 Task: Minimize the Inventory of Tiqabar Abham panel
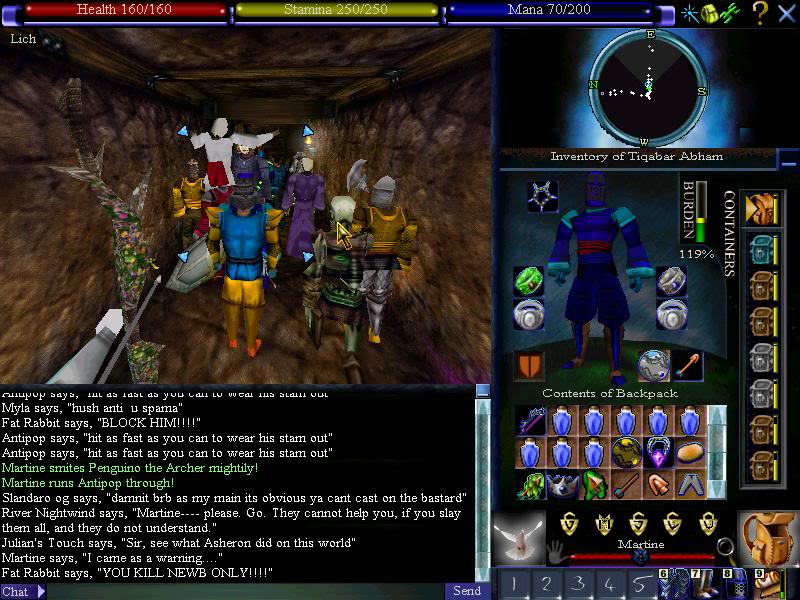(x=789, y=160)
